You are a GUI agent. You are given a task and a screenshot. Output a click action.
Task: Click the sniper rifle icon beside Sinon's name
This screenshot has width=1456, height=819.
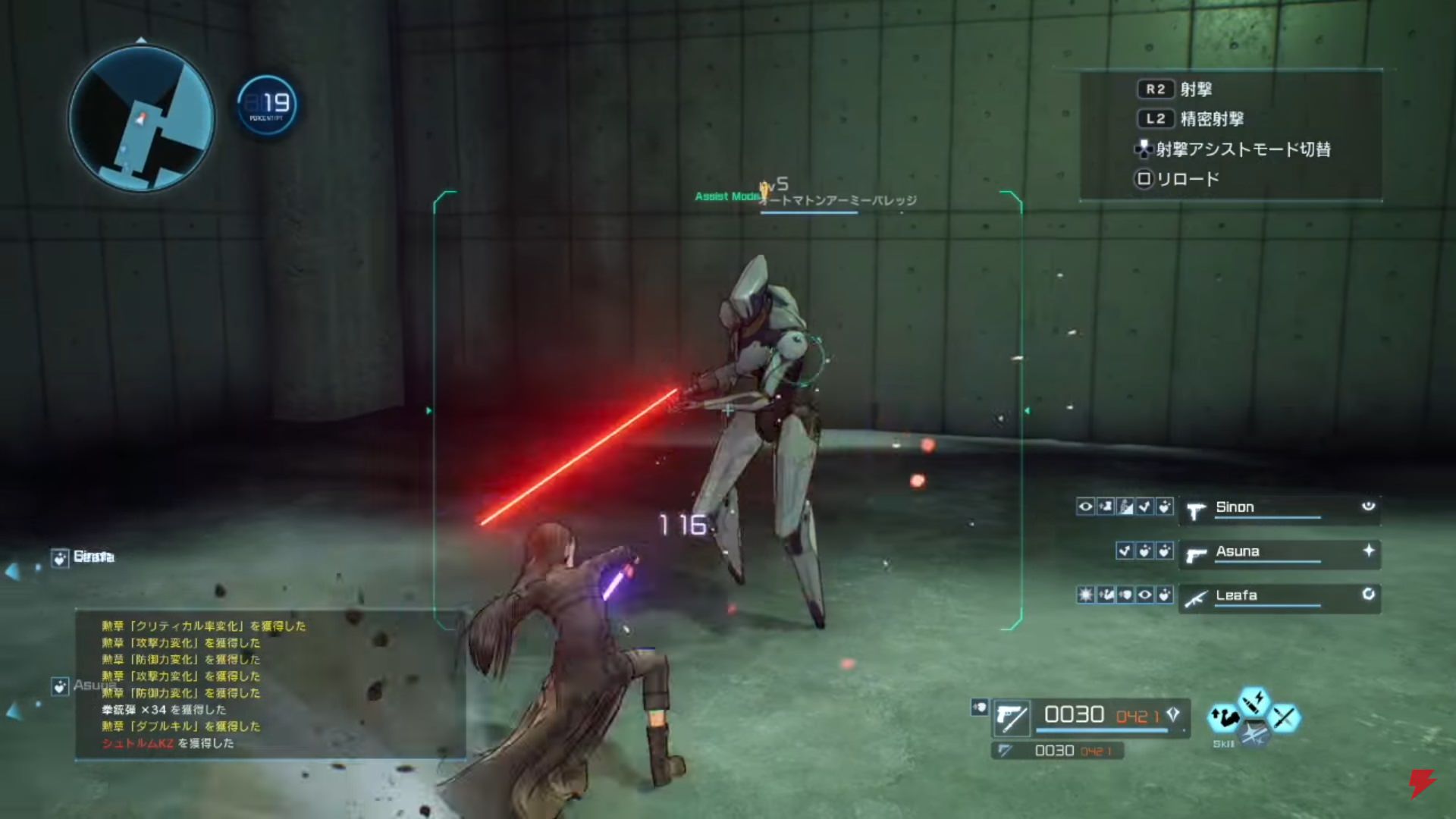[1195, 510]
